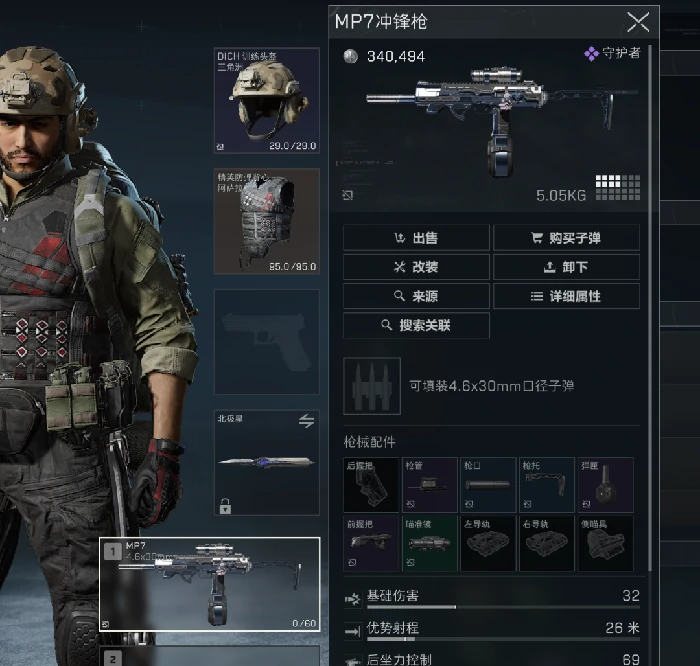Select the 后握把 rear grip slot
This screenshot has width=700, height=666.
[x=371, y=485]
